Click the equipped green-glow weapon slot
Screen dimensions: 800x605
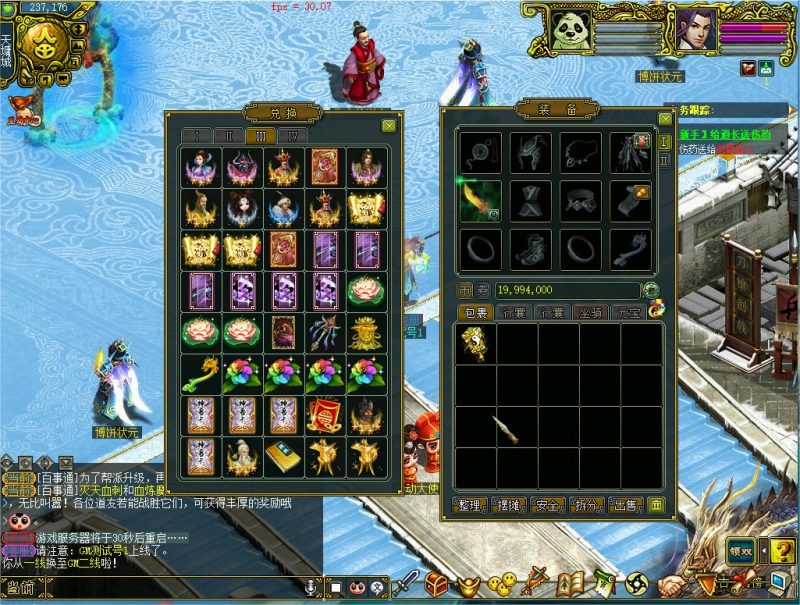click(x=480, y=201)
